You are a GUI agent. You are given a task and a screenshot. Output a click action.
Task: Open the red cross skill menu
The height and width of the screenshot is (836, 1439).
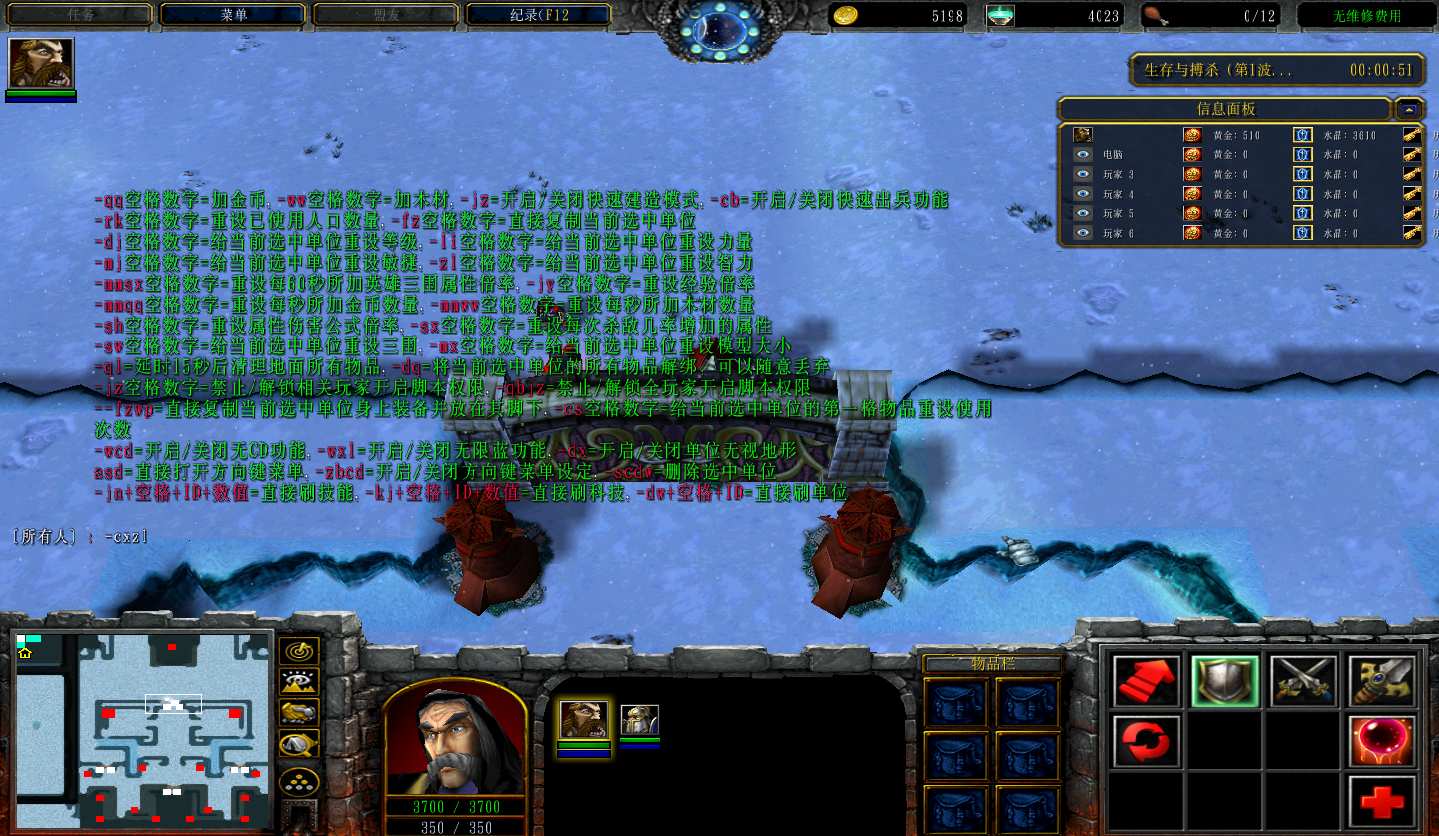point(1382,800)
